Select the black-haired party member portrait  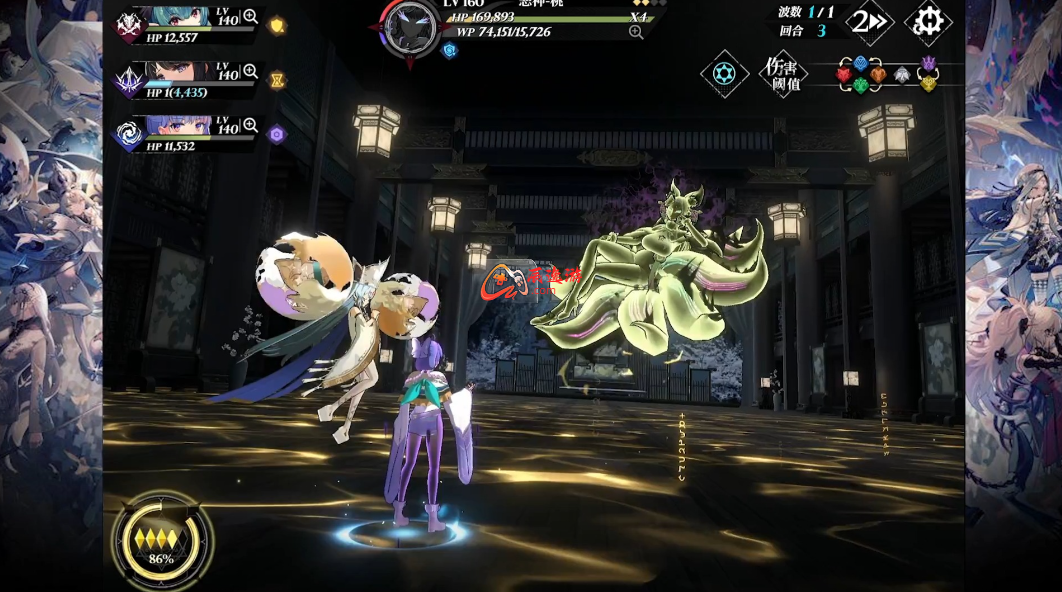tap(180, 72)
